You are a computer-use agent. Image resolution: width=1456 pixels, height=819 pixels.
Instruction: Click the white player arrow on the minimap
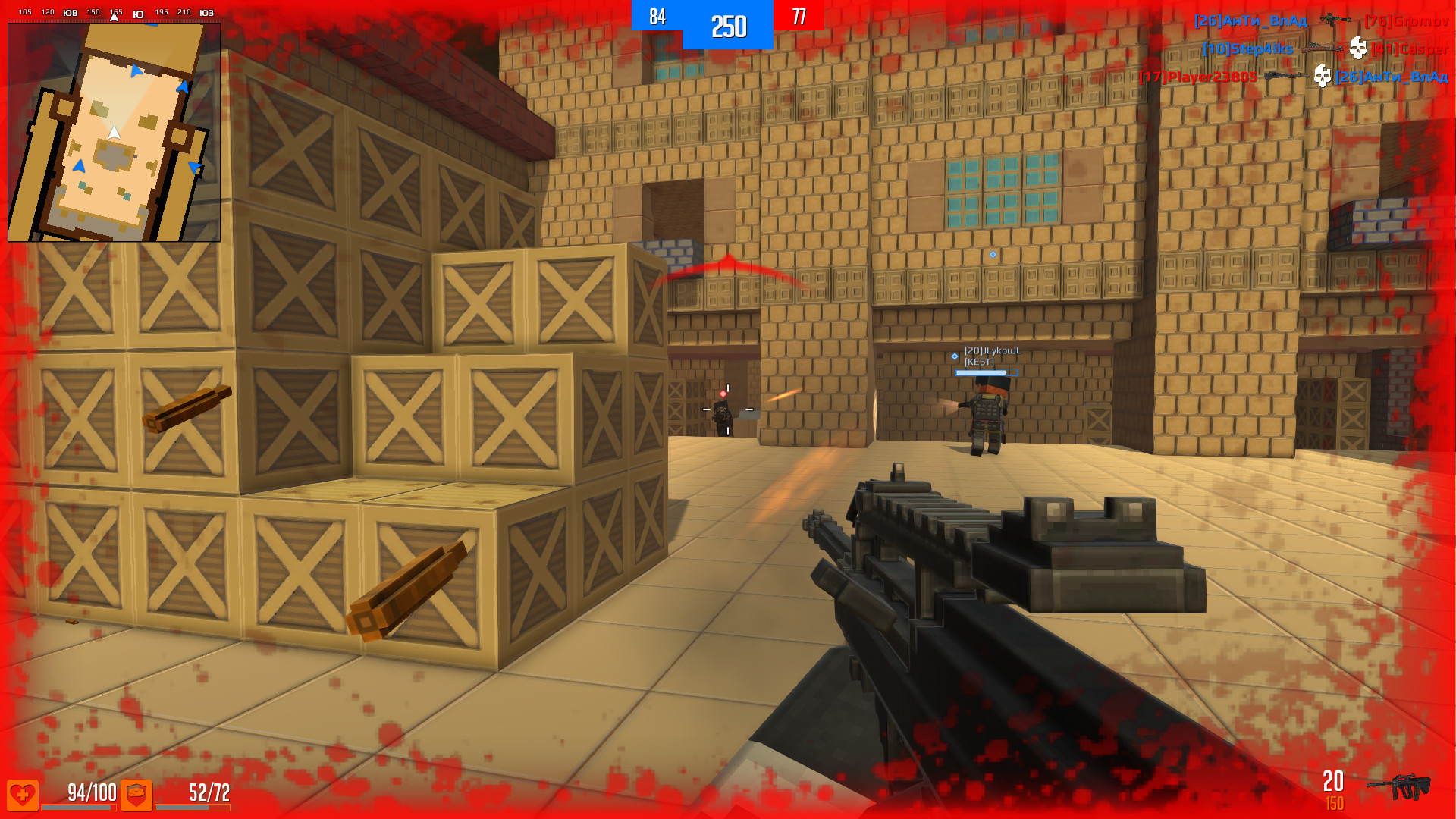pyautogui.click(x=114, y=131)
